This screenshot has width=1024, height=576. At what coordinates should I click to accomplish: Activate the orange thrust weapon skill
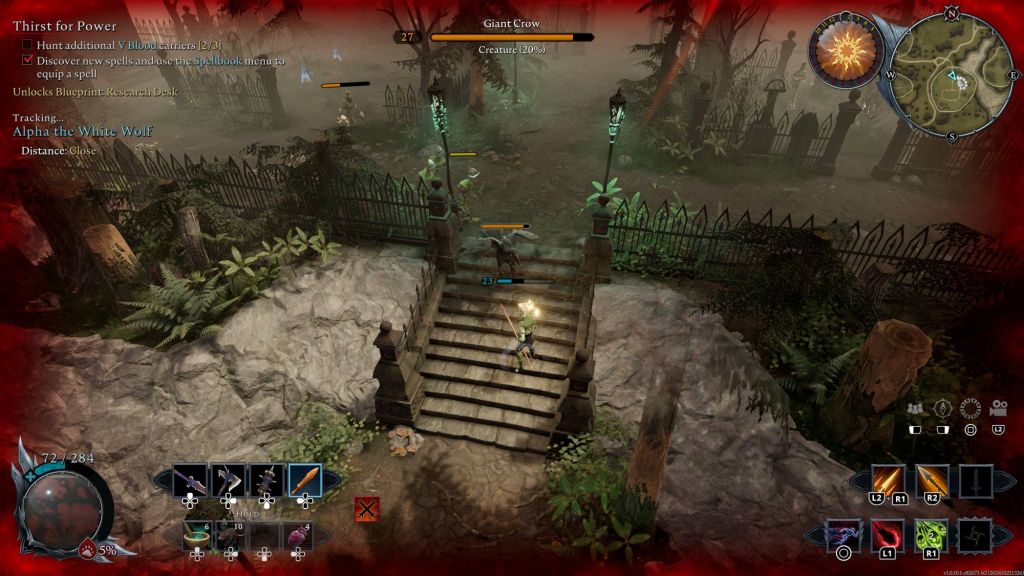(x=932, y=481)
